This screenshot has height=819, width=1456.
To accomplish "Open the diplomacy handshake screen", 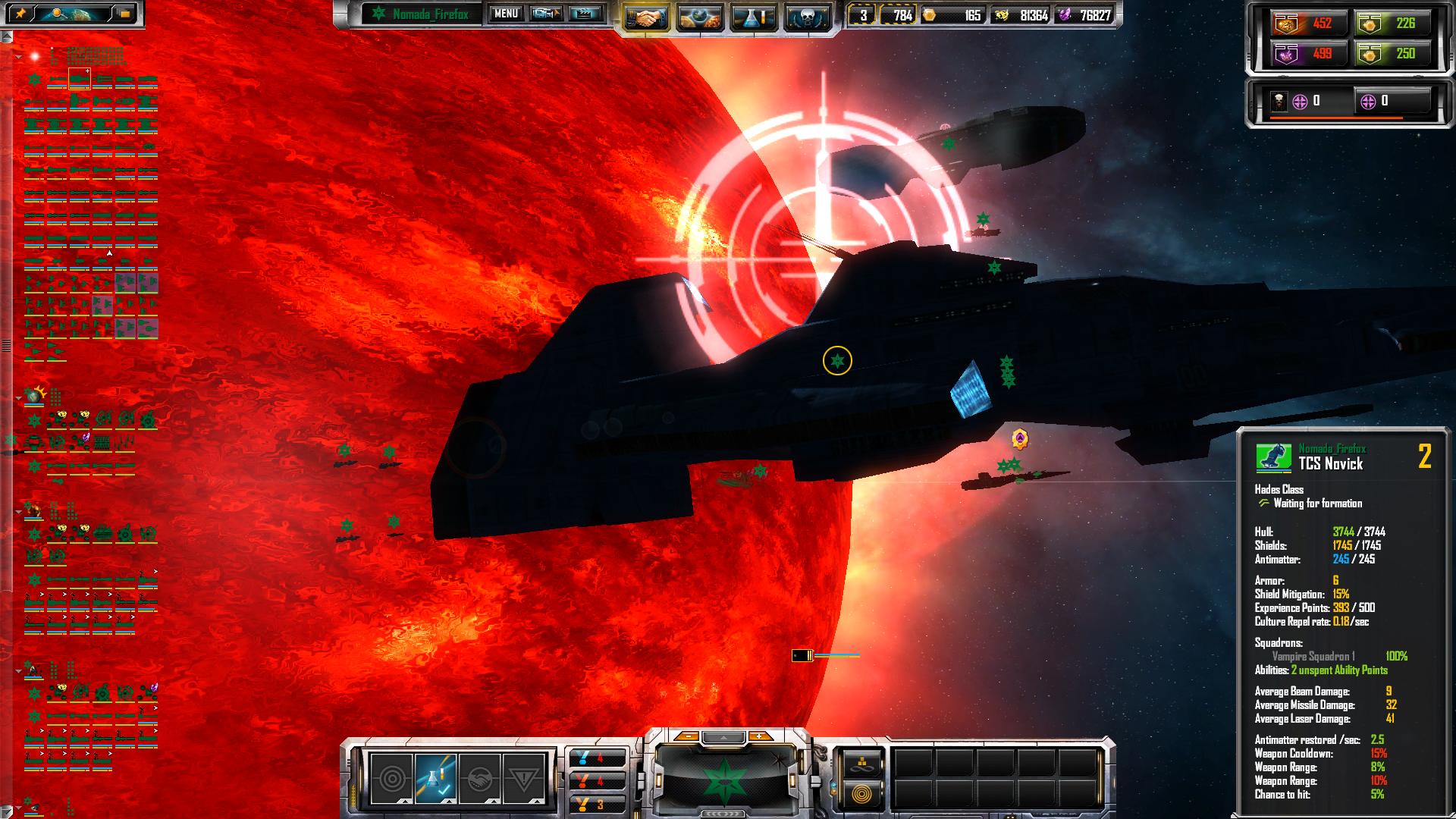I will pyautogui.click(x=645, y=17).
